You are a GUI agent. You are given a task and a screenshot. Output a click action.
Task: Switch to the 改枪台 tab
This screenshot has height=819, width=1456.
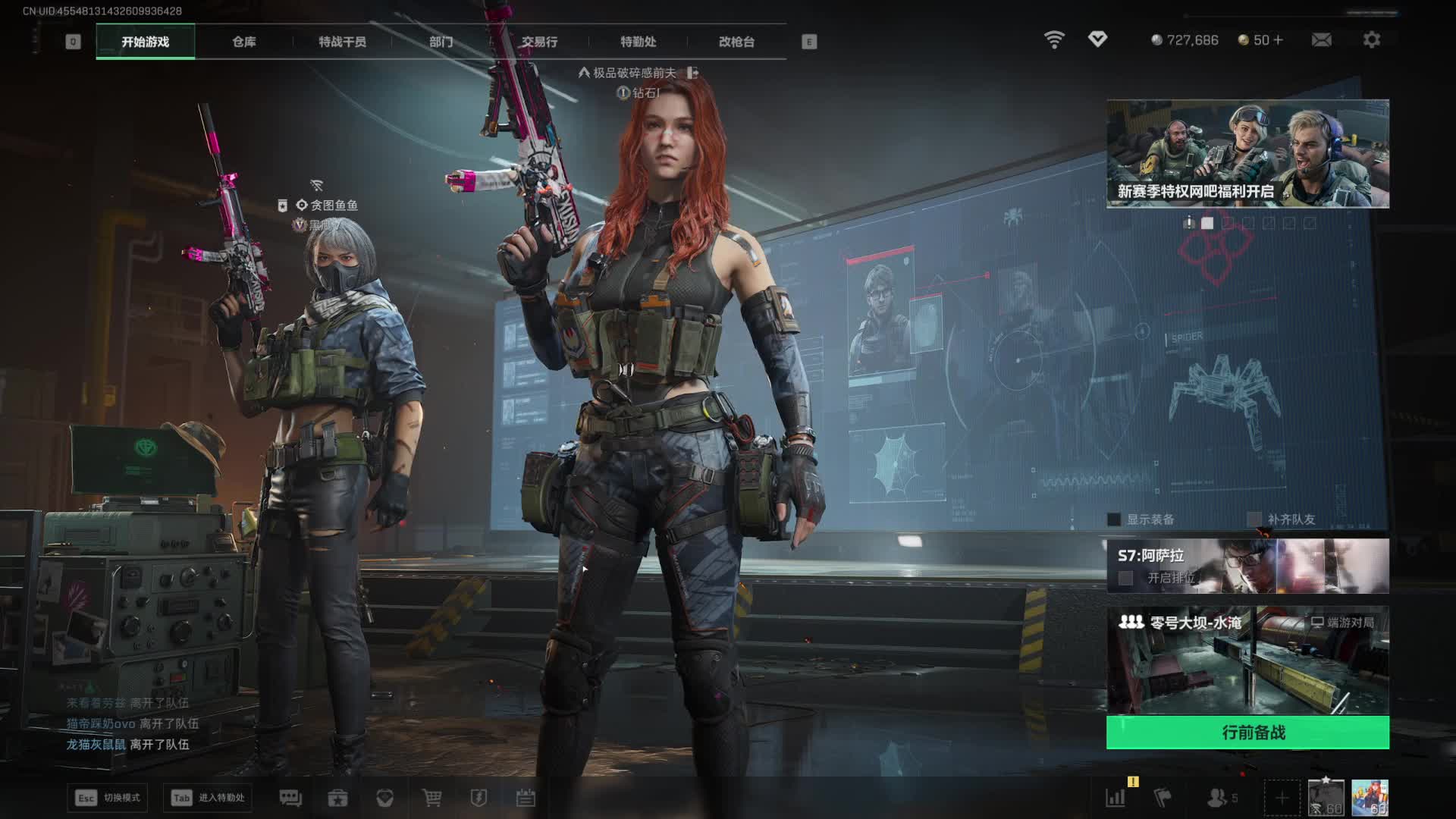(x=736, y=42)
